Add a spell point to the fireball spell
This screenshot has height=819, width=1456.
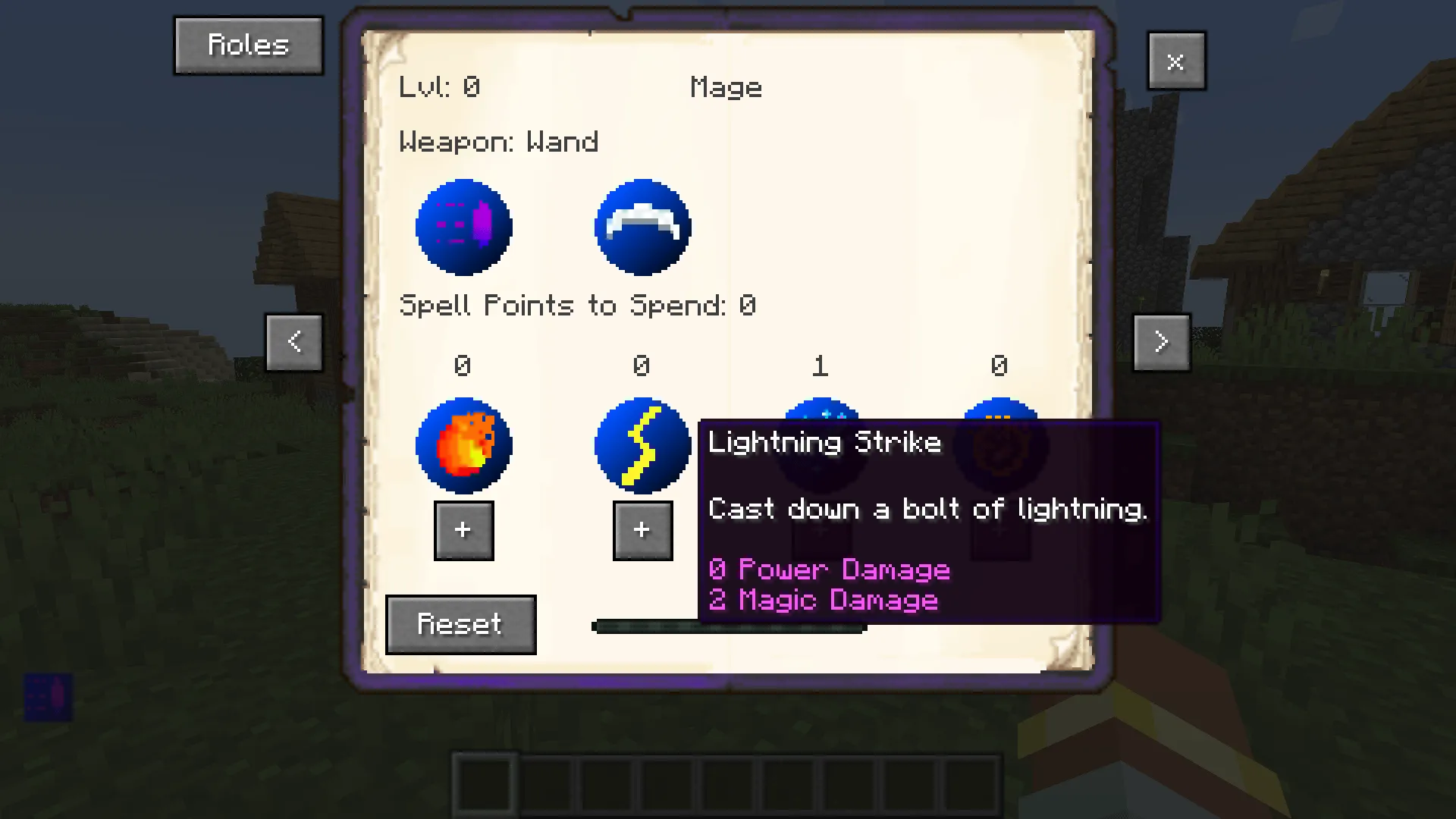click(x=463, y=530)
